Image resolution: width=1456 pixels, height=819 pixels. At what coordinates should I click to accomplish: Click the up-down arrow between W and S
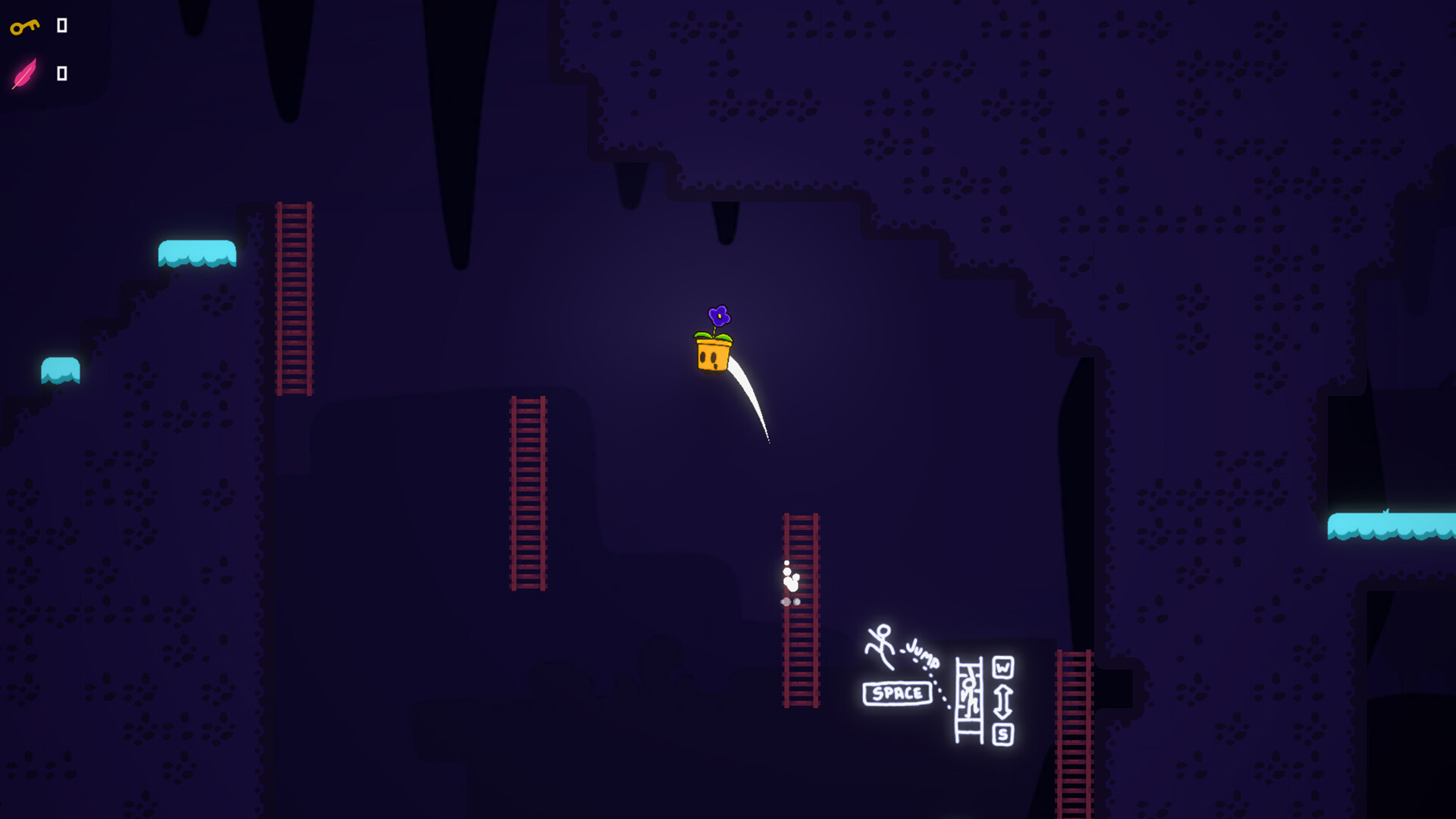[x=1003, y=699]
